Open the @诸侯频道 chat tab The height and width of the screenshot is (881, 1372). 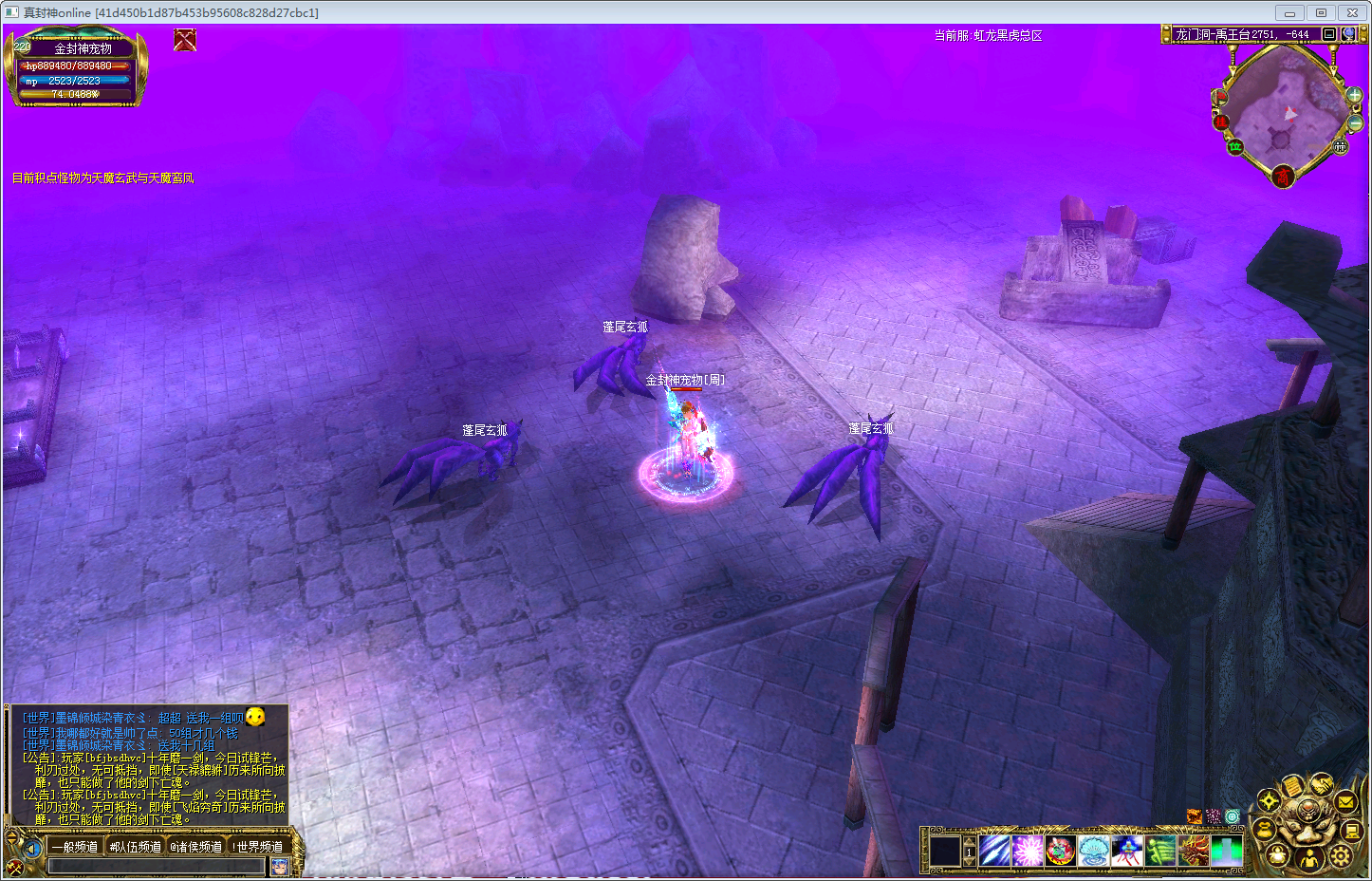(x=195, y=846)
